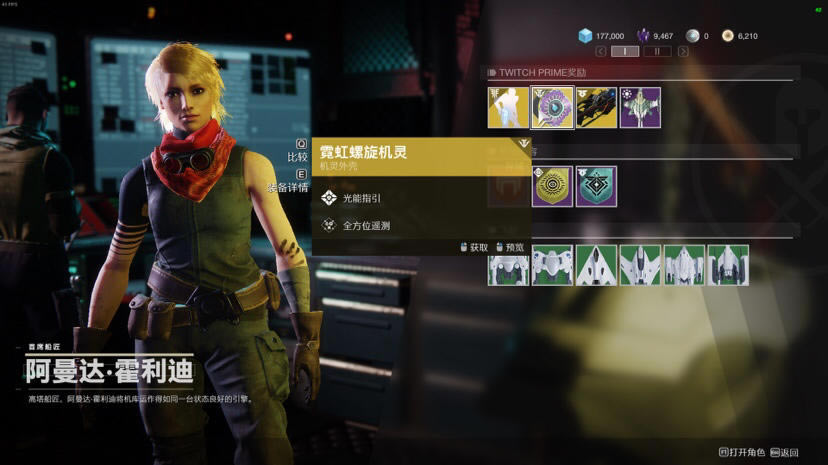This screenshot has height=465, width=828.
Task: Click the previous page arrow
Action: tap(599, 50)
